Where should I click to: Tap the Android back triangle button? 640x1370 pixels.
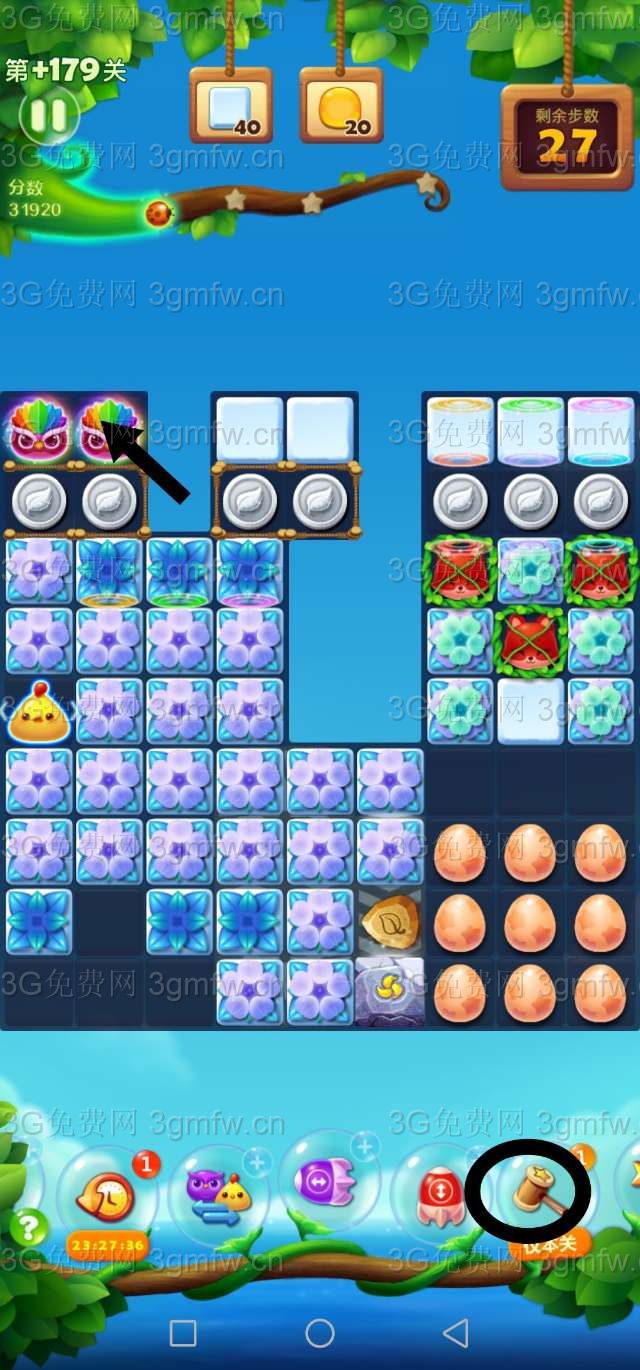(456, 1332)
